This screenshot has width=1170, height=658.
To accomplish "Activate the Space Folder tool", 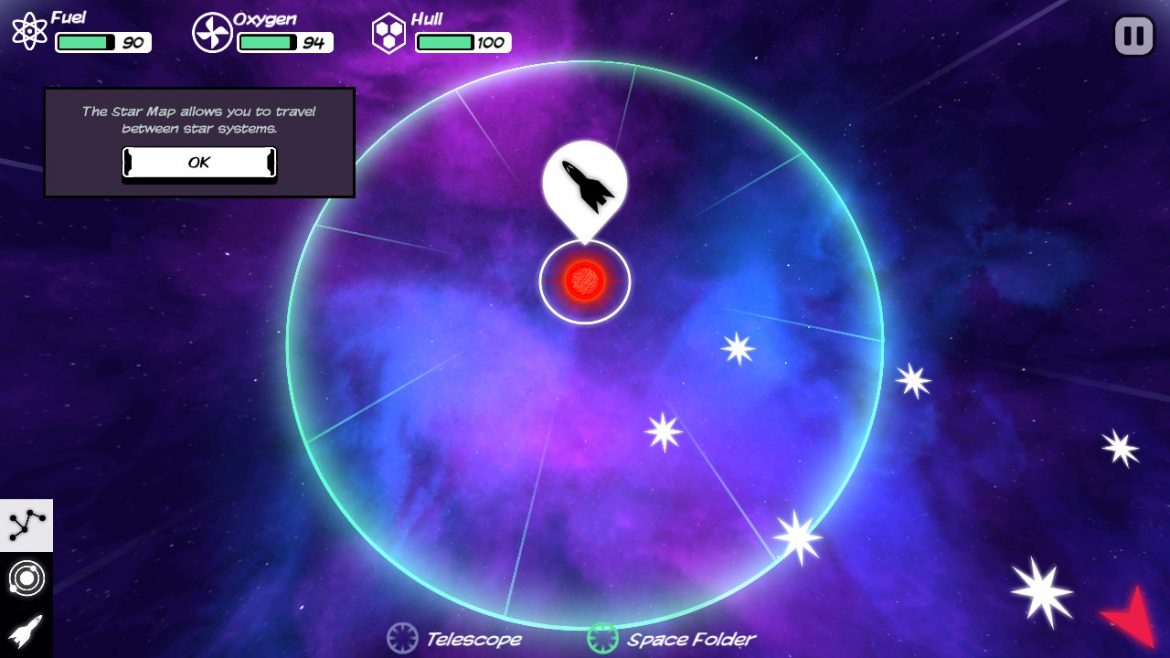I will (x=671, y=638).
